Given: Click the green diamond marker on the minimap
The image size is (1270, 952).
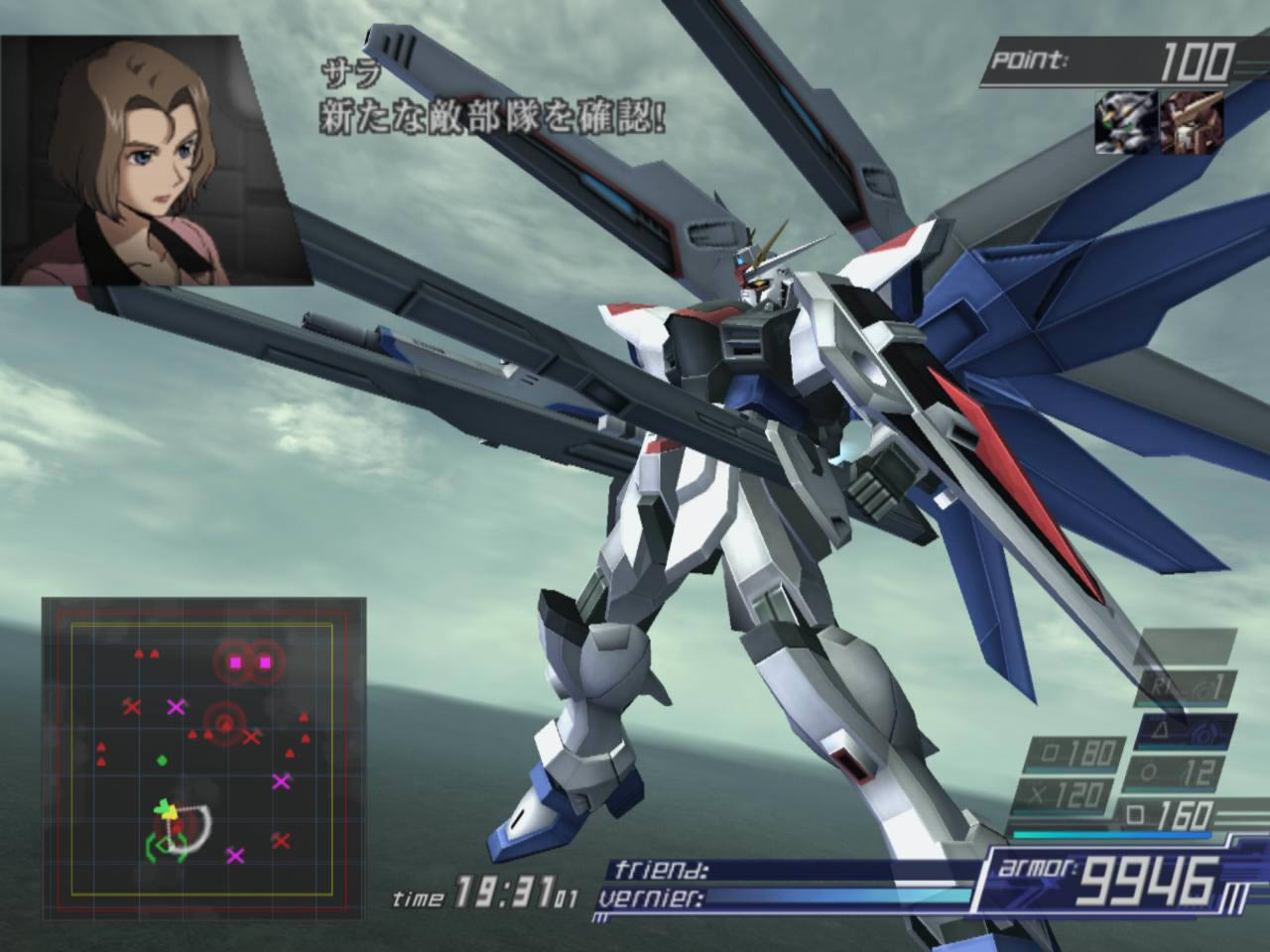Looking at the screenshot, I should click(161, 761).
